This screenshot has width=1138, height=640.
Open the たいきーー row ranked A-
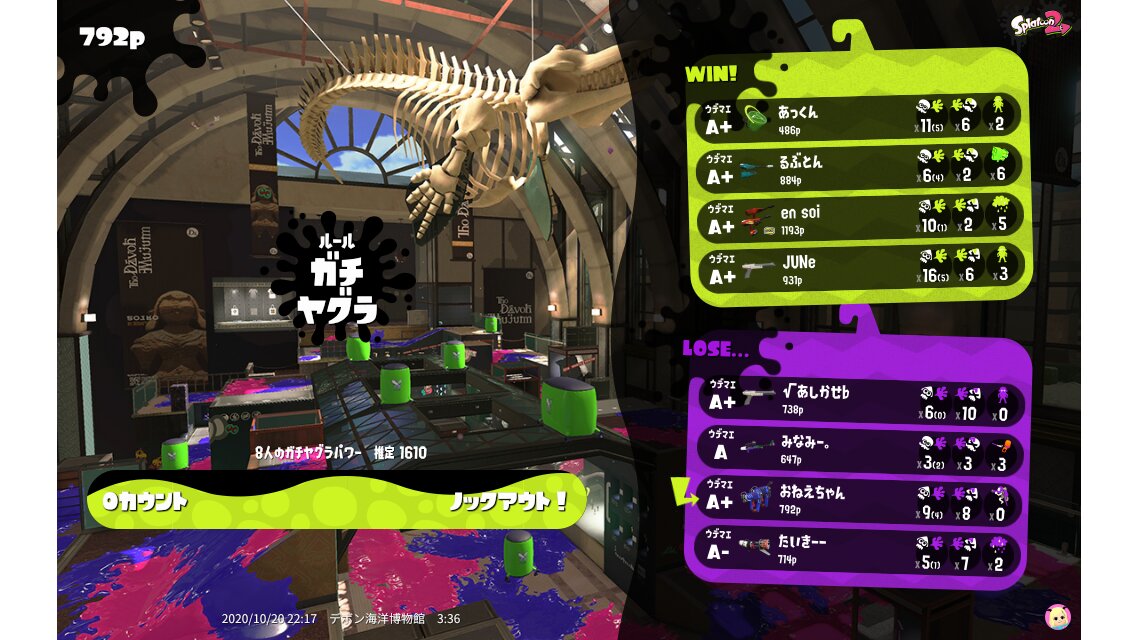click(858, 549)
